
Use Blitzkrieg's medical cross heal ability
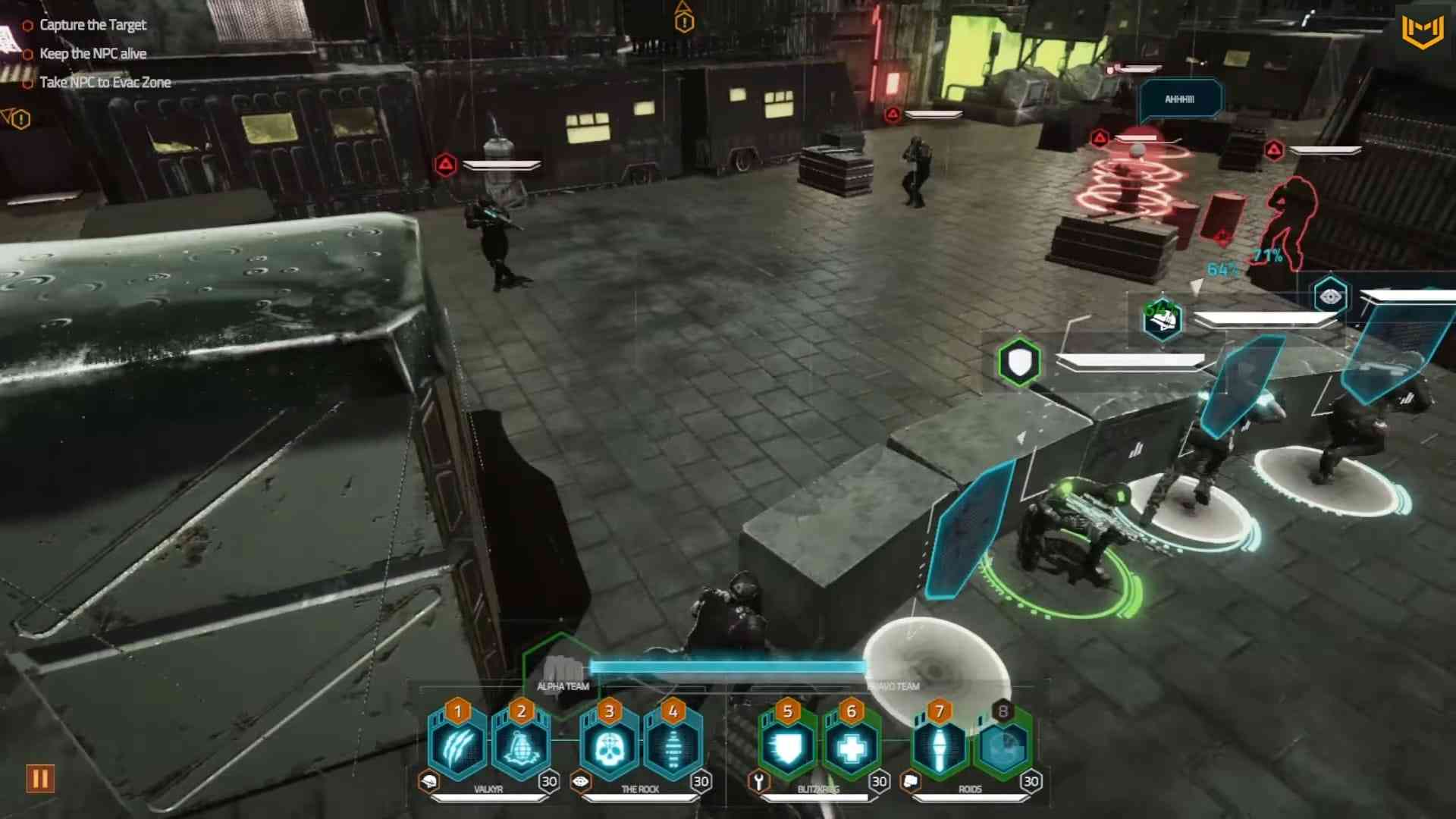[851, 748]
